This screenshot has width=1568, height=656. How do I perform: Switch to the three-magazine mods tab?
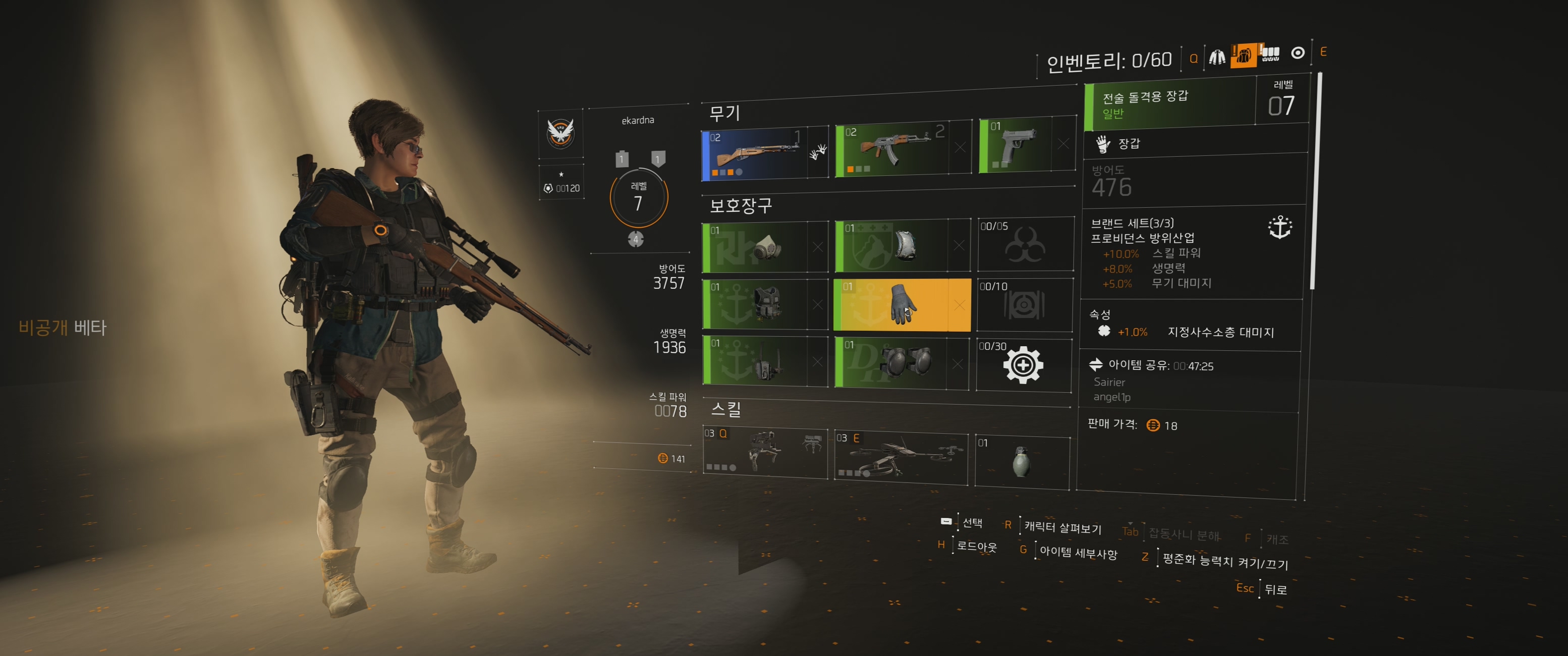(1270, 54)
